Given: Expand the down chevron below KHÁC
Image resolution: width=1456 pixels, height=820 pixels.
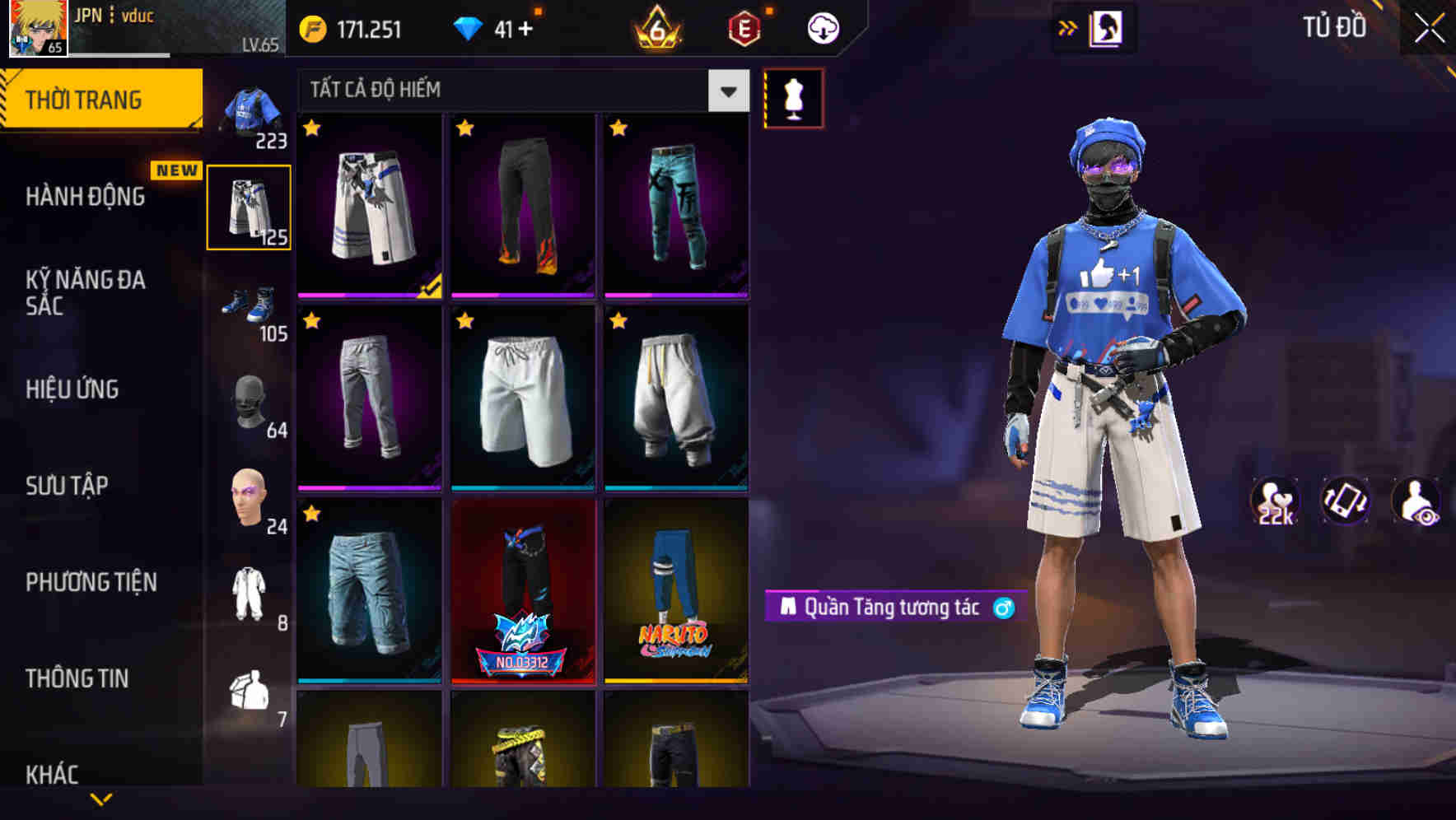Looking at the screenshot, I should click(103, 800).
